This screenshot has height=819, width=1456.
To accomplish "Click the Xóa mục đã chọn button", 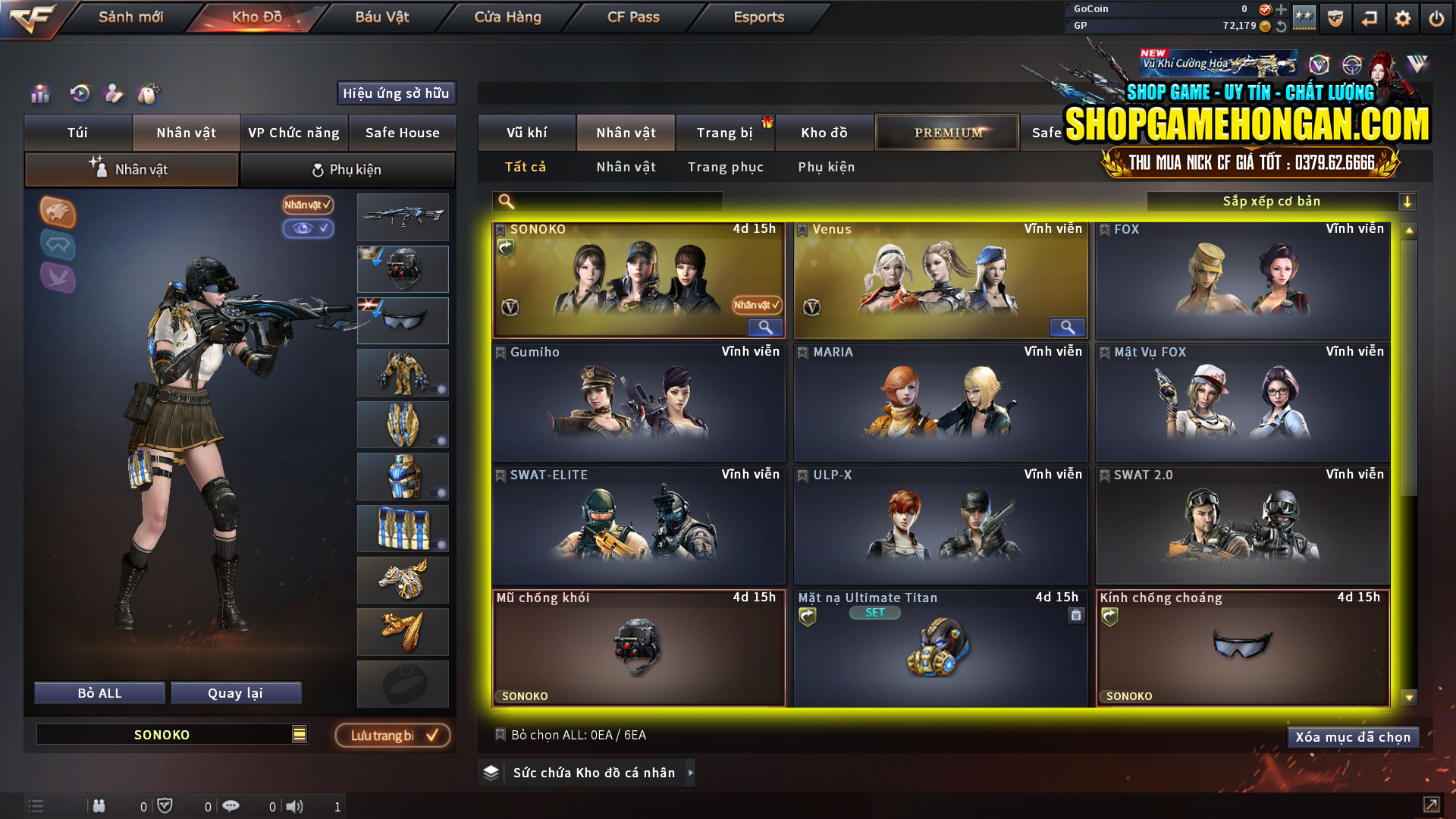I will point(1353,736).
